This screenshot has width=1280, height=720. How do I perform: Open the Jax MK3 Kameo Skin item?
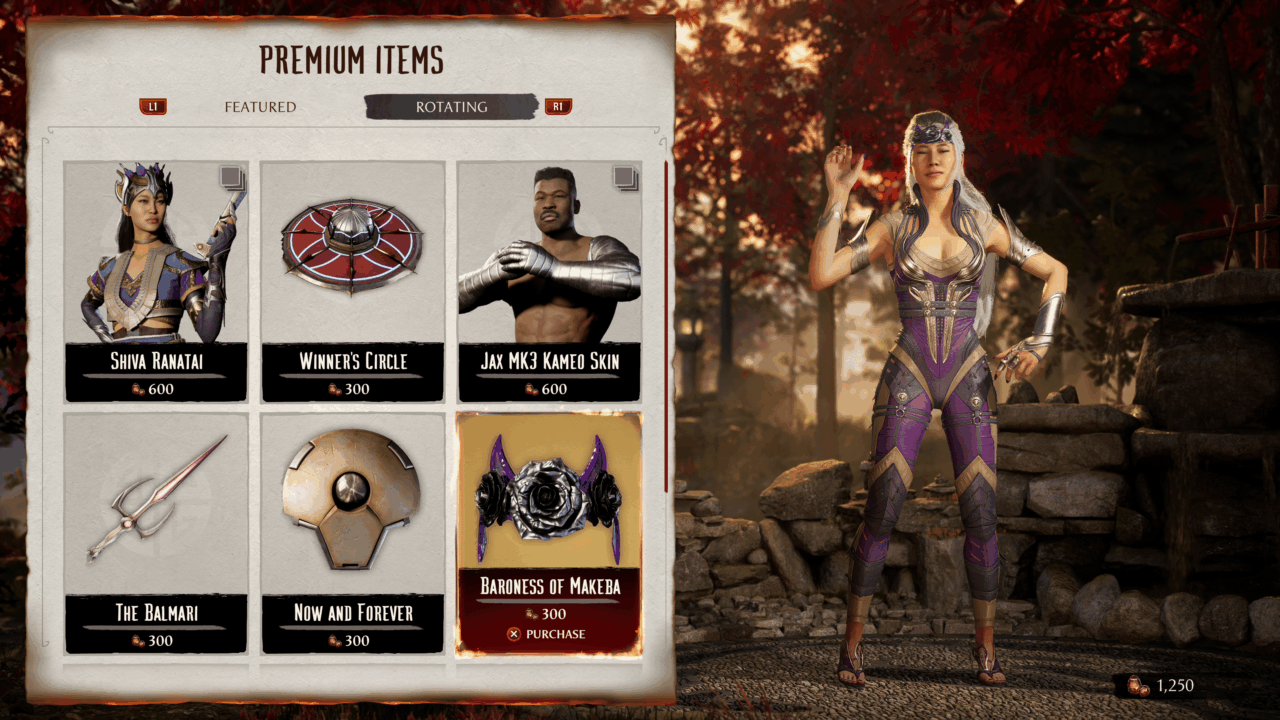click(549, 281)
